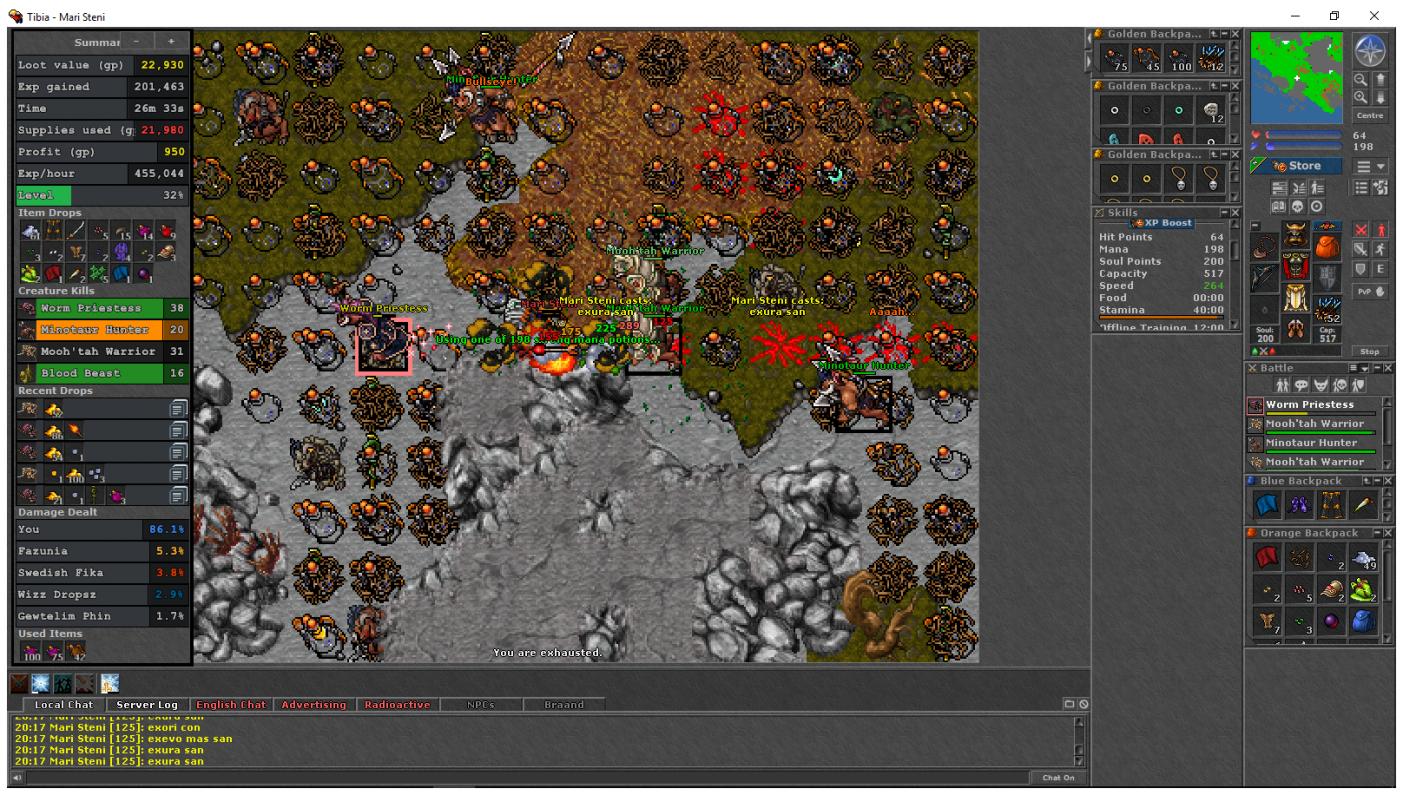The width and height of the screenshot is (1403, 795).
Task: Close the Skills panel
Action: [1234, 213]
